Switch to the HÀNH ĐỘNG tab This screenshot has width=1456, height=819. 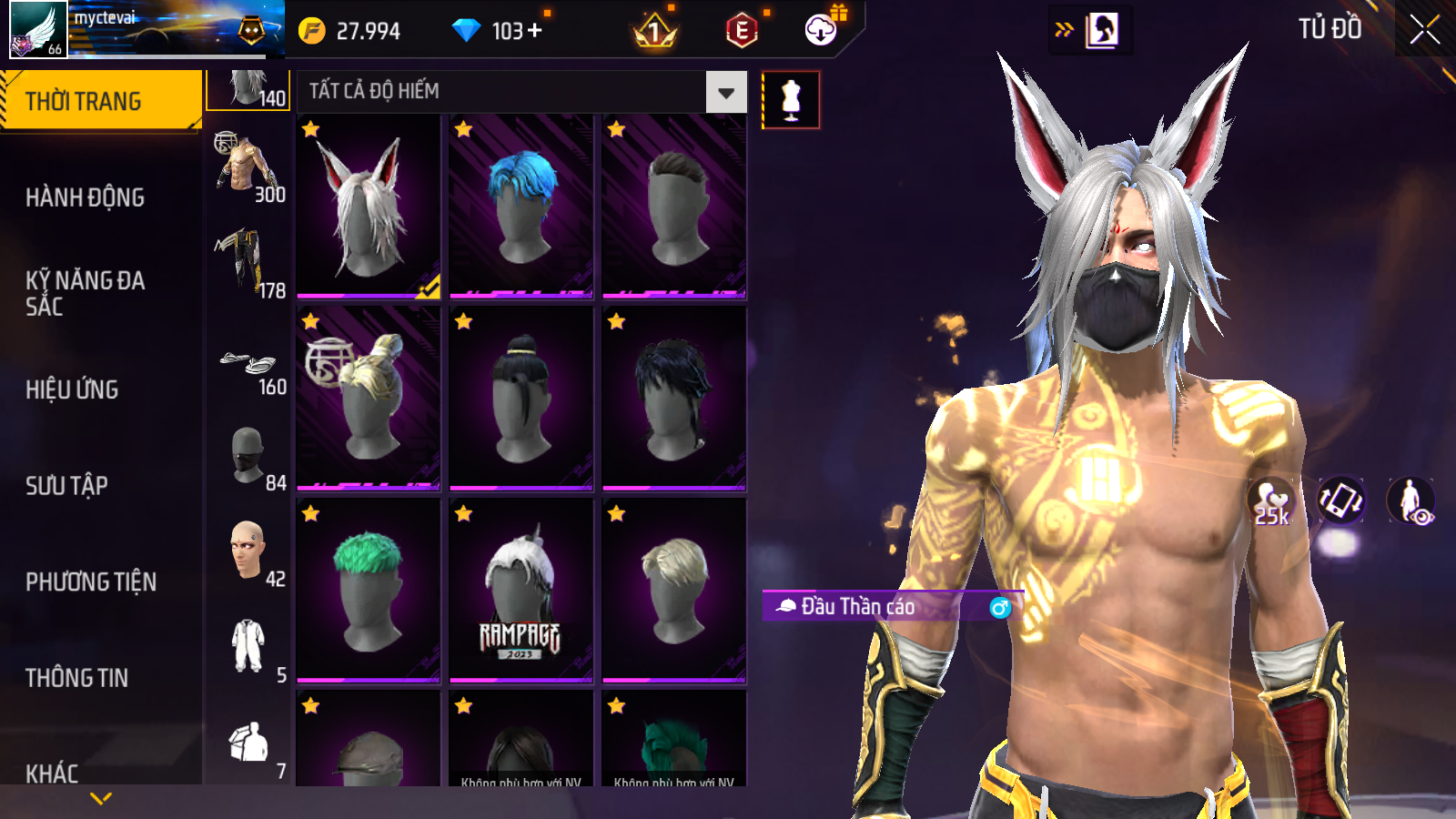tap(85, 197)
